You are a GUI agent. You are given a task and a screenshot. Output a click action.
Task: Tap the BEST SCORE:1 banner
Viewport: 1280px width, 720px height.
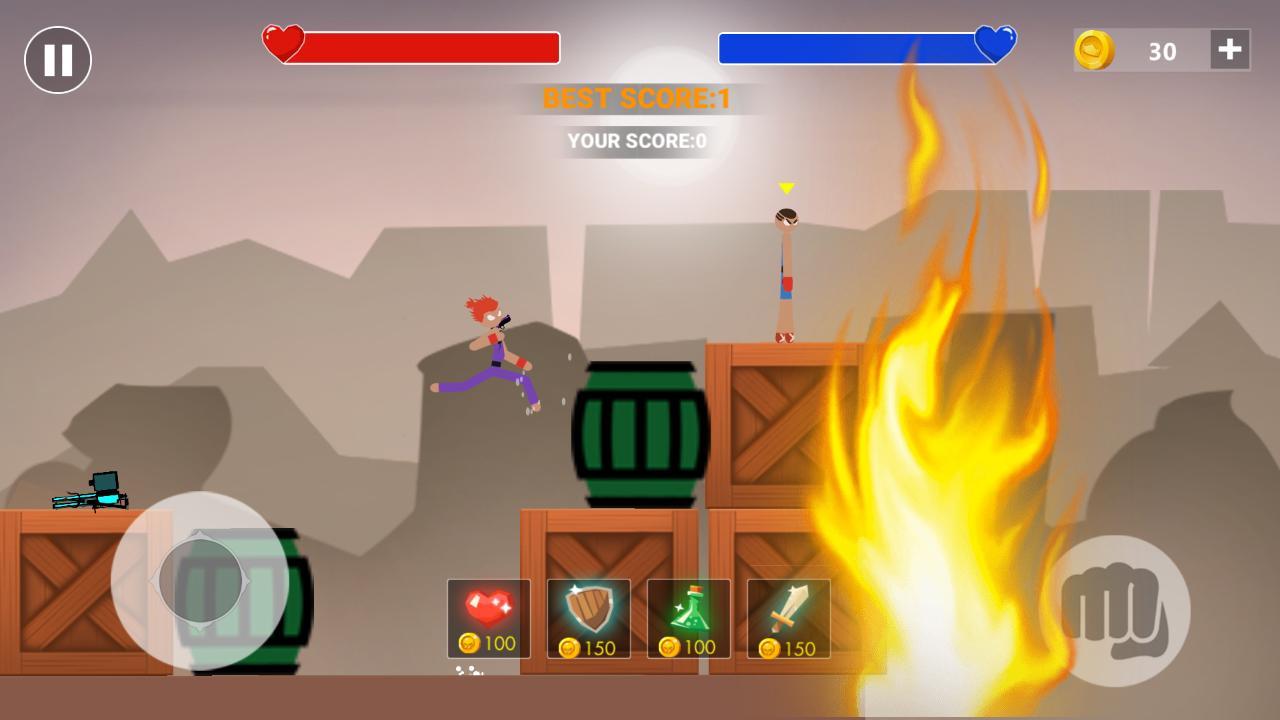pos(636,99)
